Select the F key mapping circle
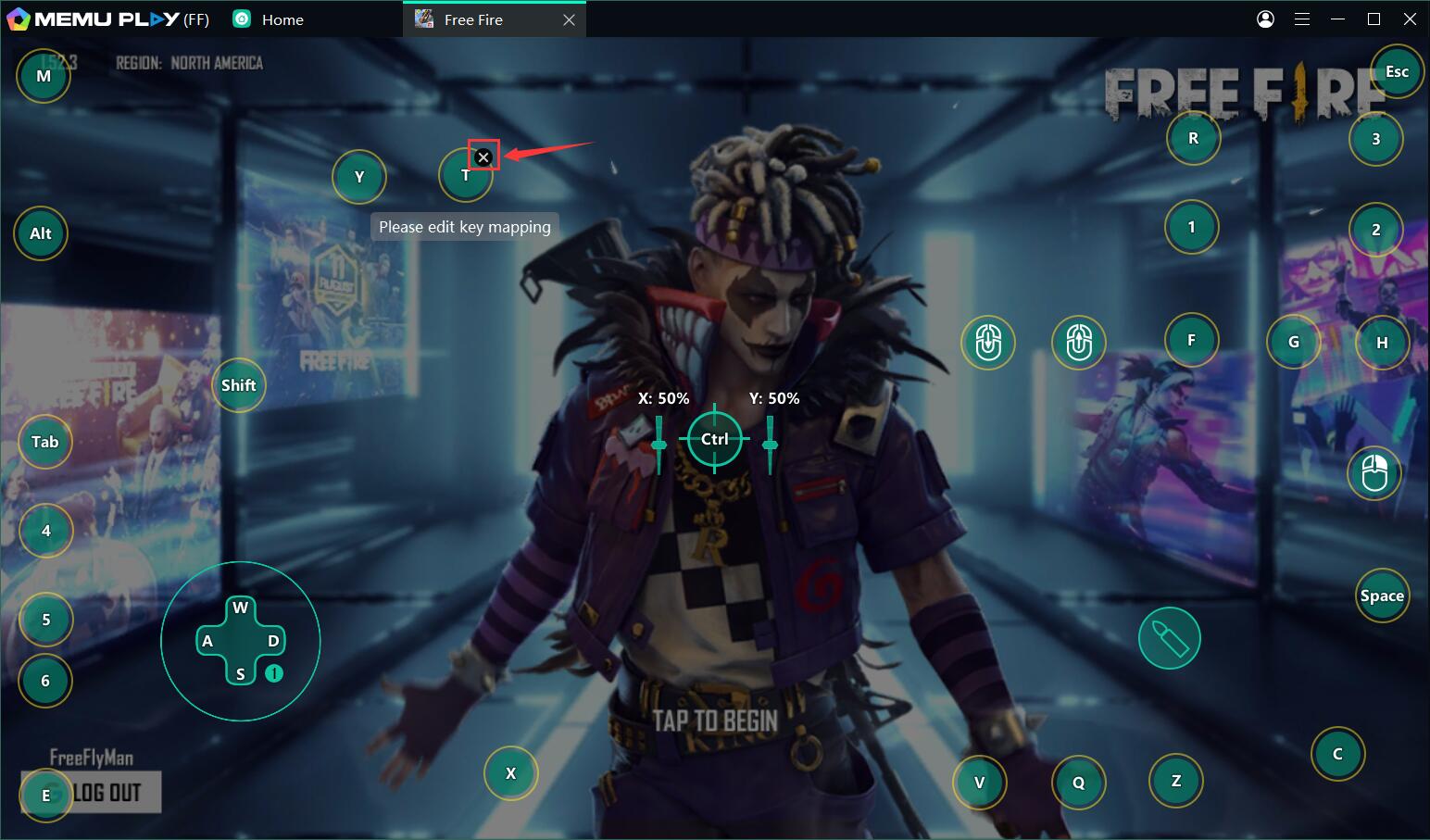 [1191, 340]
